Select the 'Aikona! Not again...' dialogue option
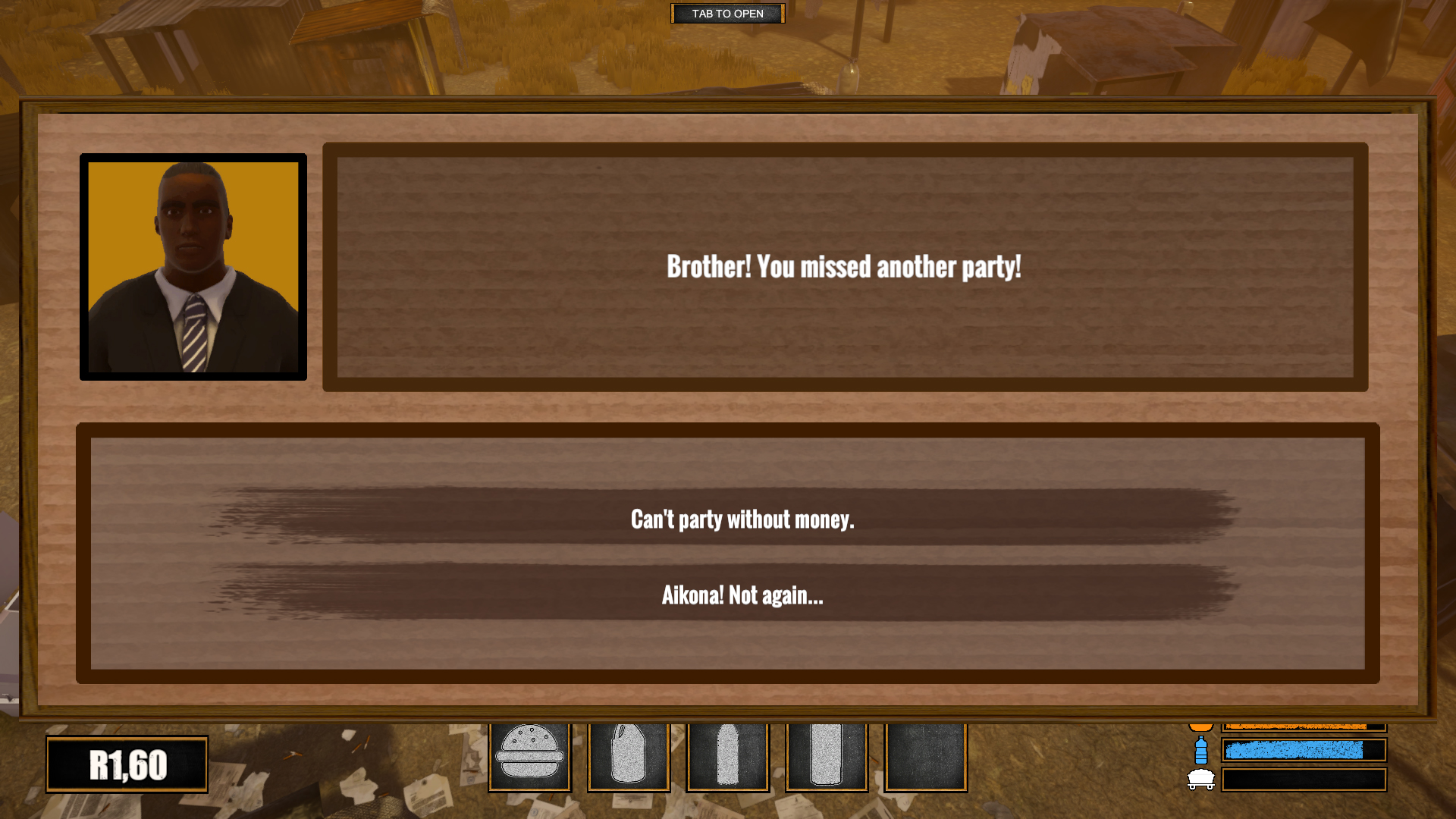This screenshot has width=1456, height=819. pyautogui.click(x=742, y=596)
